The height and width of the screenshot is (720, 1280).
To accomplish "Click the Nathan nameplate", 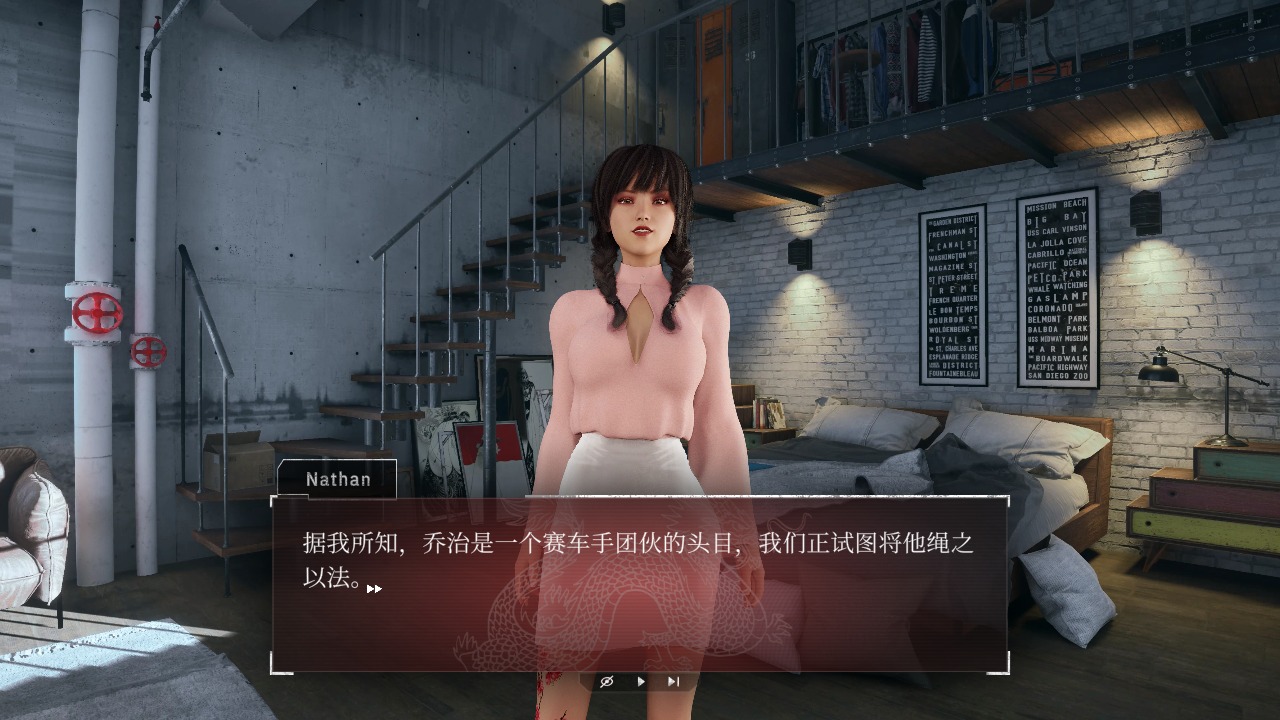I will (337, 479).
